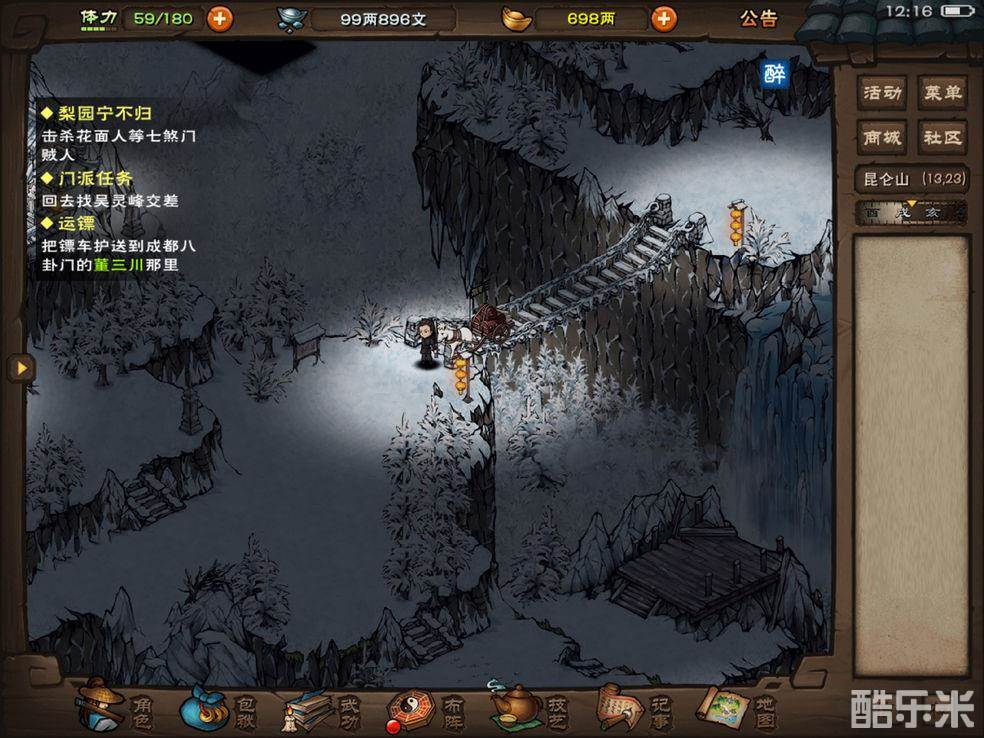Open the 社区 community page
The image size is (984, 738).
941,137
